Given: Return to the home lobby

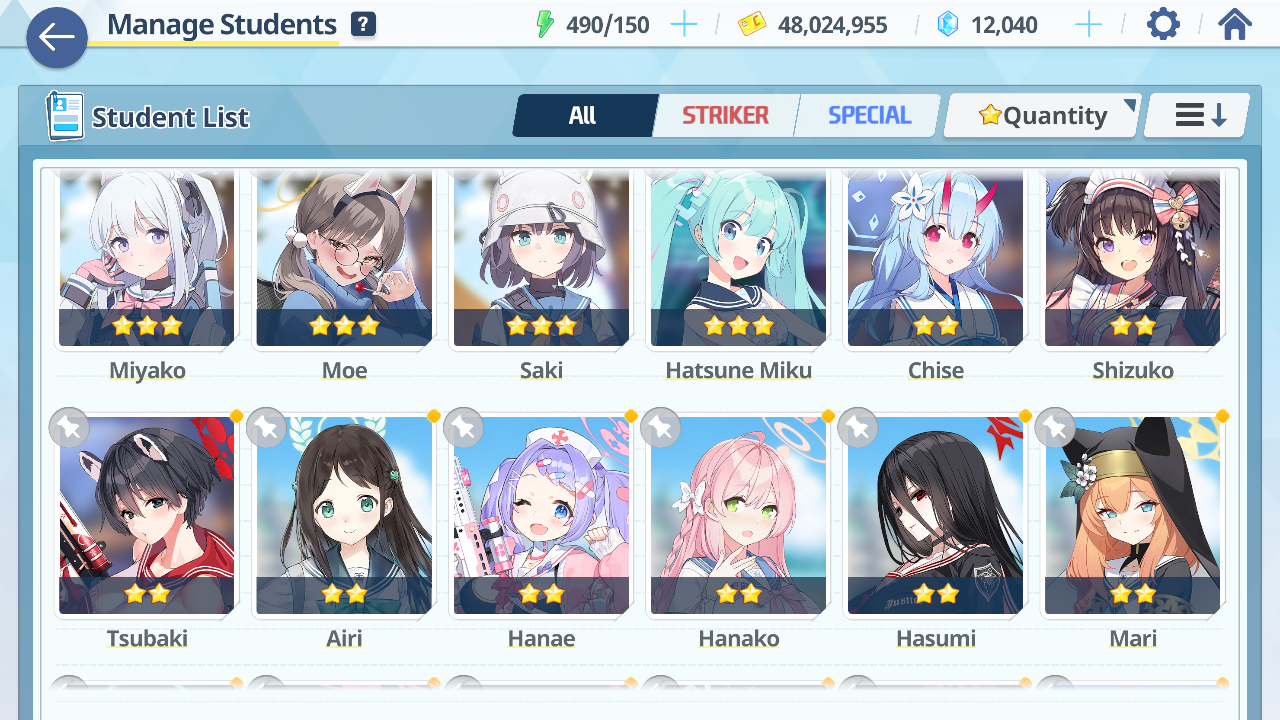Looking at the screenshot, I should tap(1235, 24).
